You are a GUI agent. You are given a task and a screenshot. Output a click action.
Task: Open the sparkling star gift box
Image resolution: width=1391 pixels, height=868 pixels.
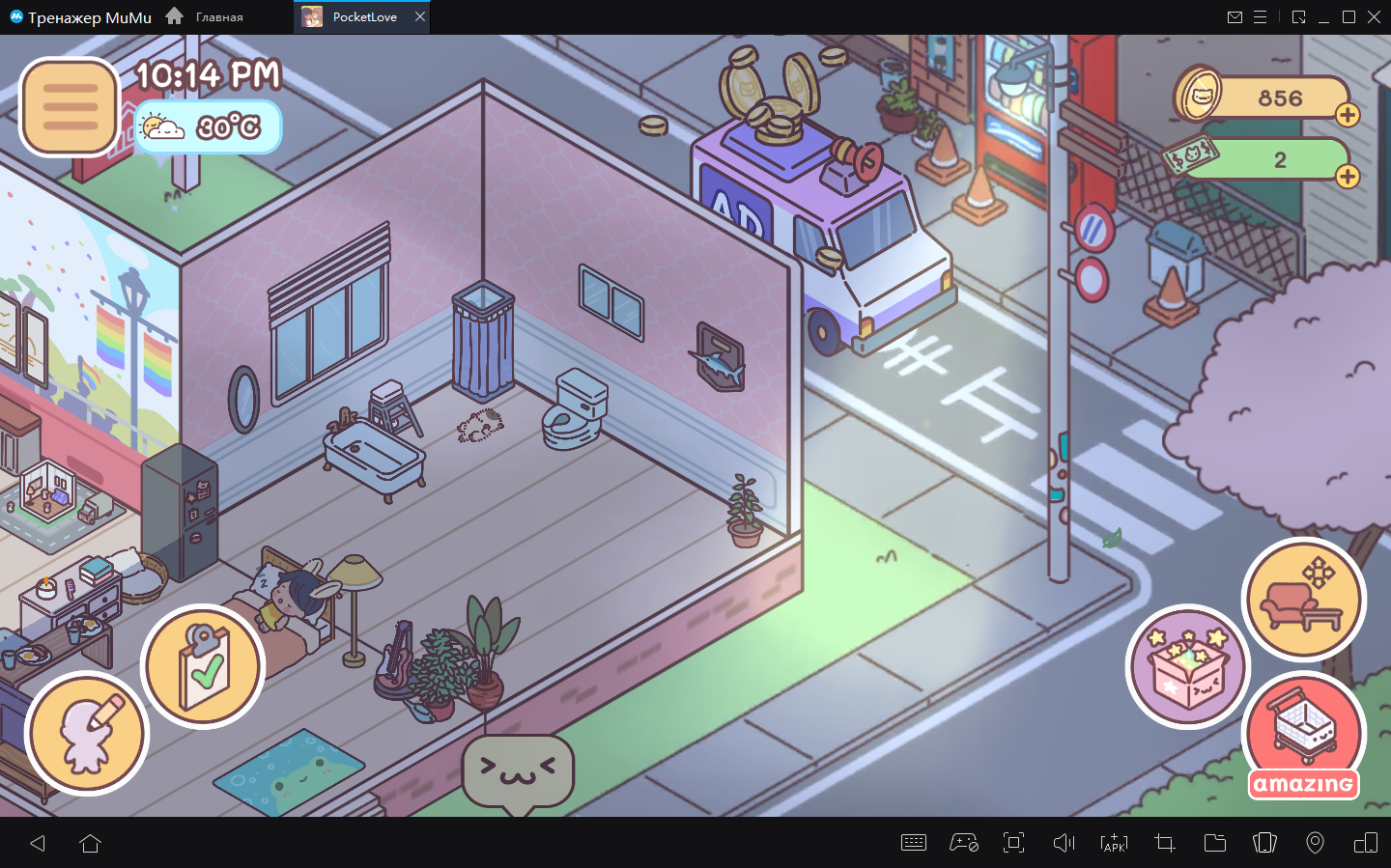point(1188,666)
